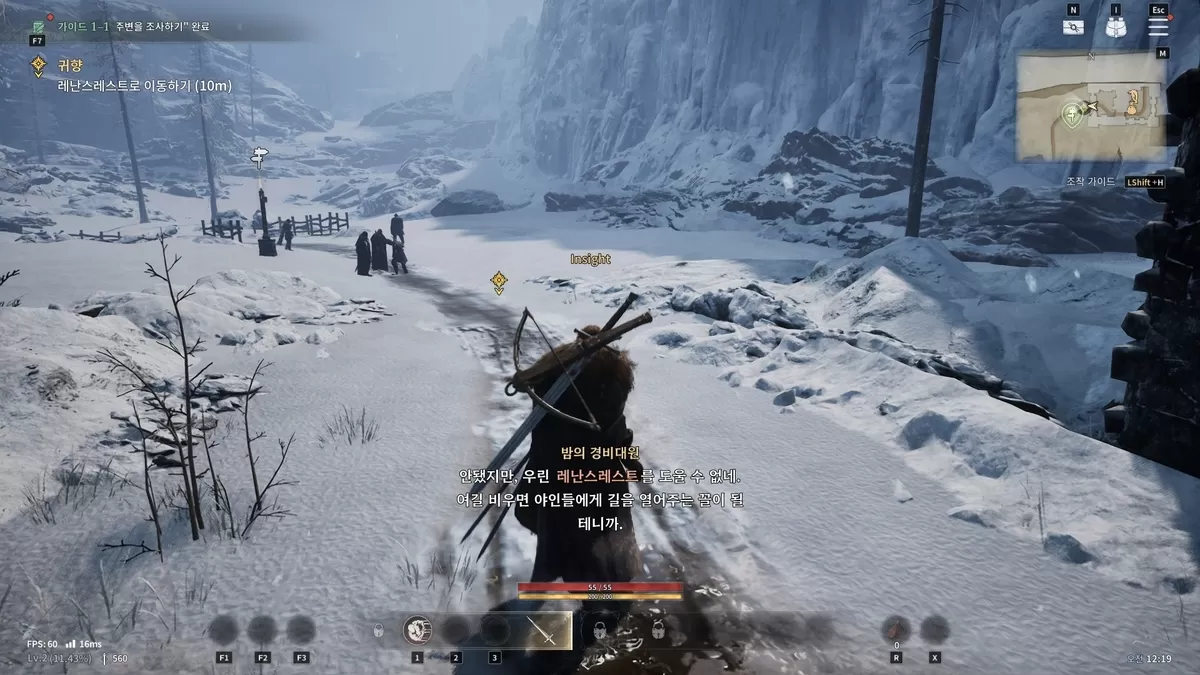
Task: Click the green quest marker on minimap
Action: (1073, 111)
